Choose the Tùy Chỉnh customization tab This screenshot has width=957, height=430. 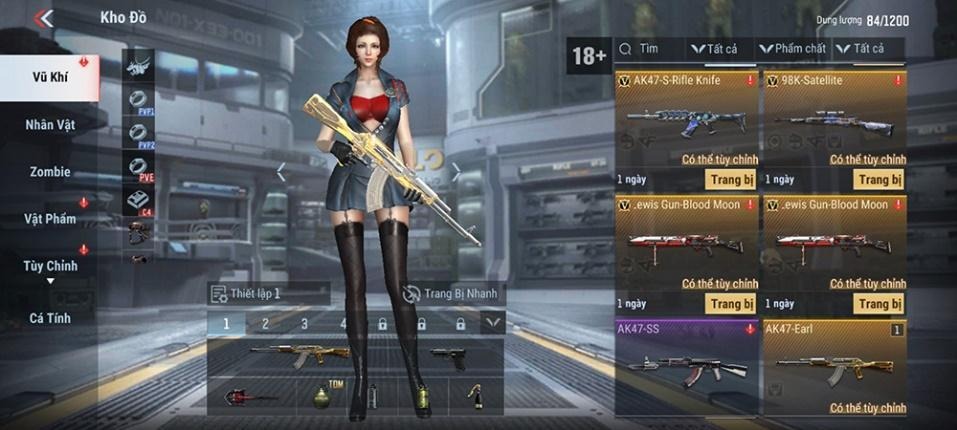click(50, 266)
